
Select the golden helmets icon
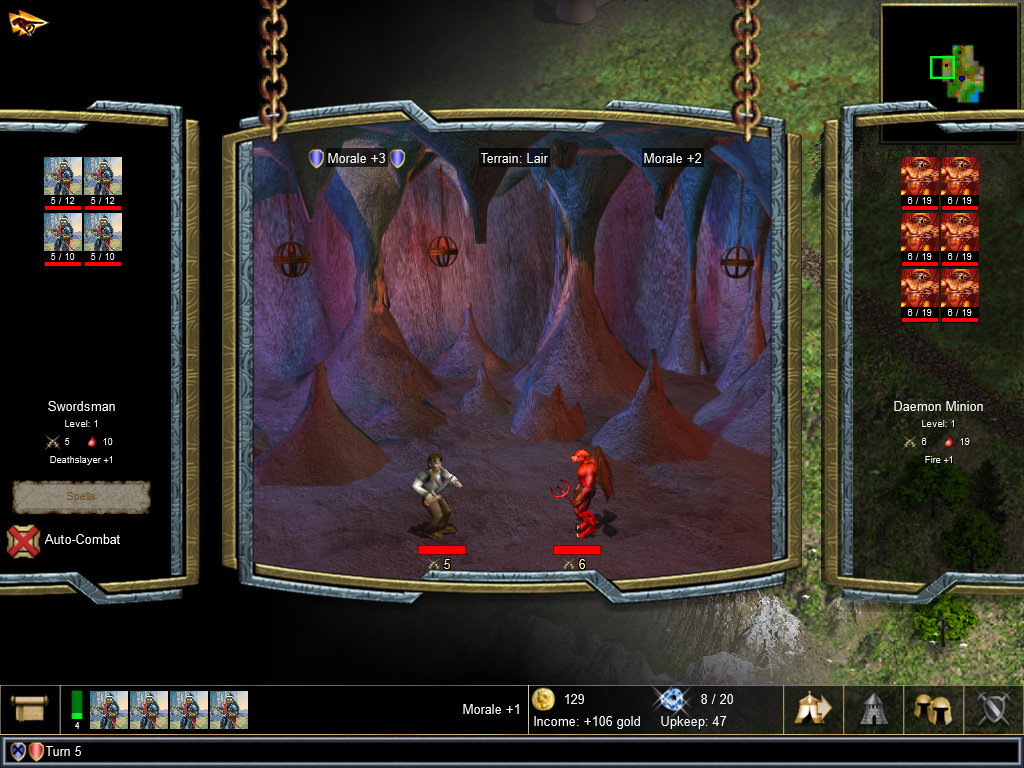click(x=933, y=709)
